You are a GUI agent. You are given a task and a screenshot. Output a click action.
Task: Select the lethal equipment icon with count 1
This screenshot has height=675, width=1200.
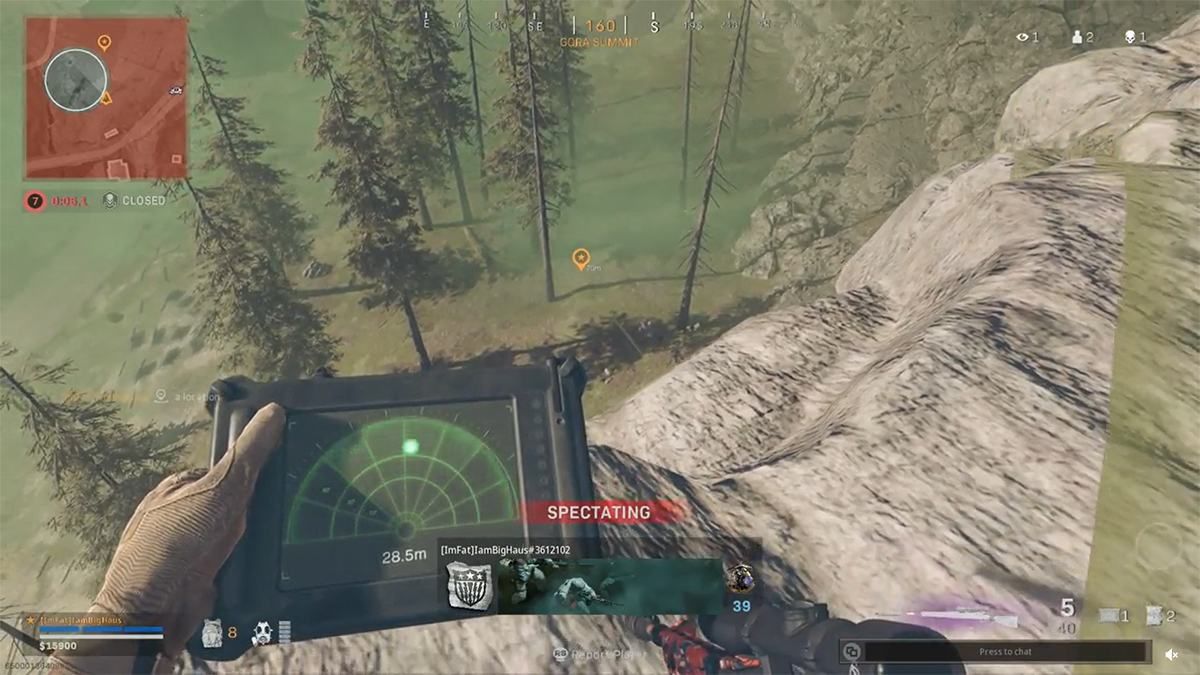[1109, 616]
